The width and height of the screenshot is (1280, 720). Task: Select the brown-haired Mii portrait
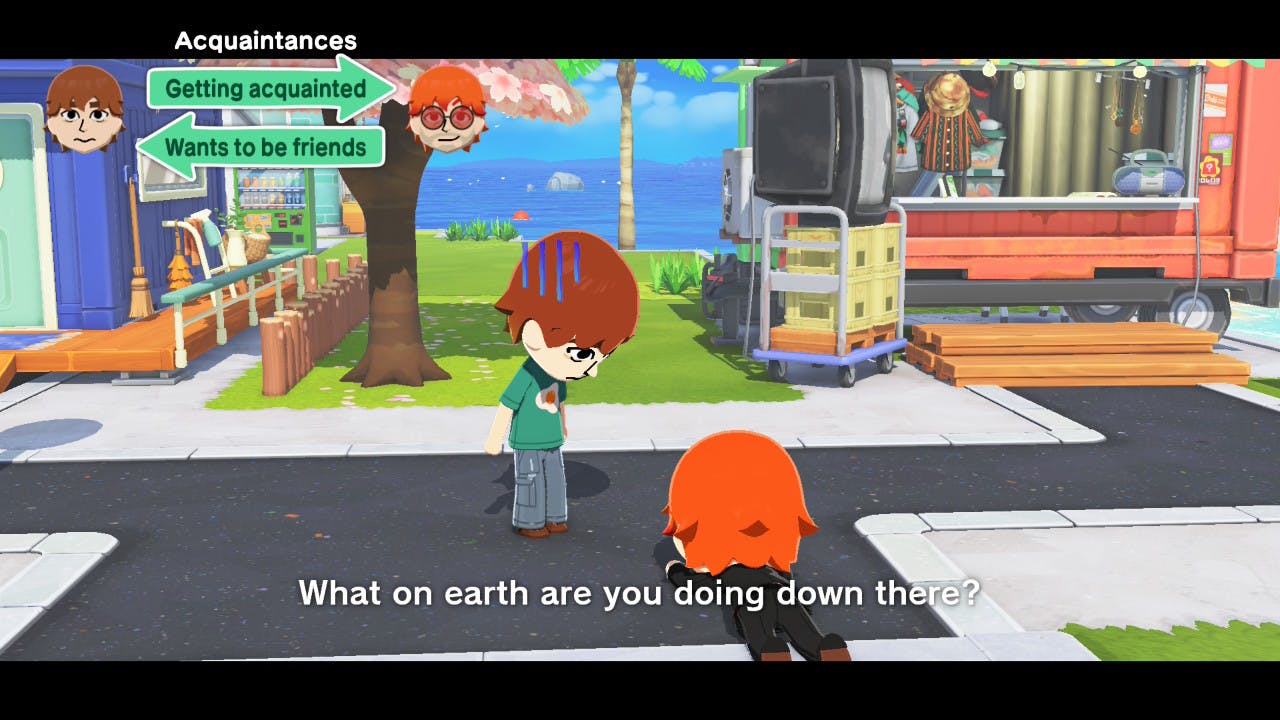coord(85,109)
